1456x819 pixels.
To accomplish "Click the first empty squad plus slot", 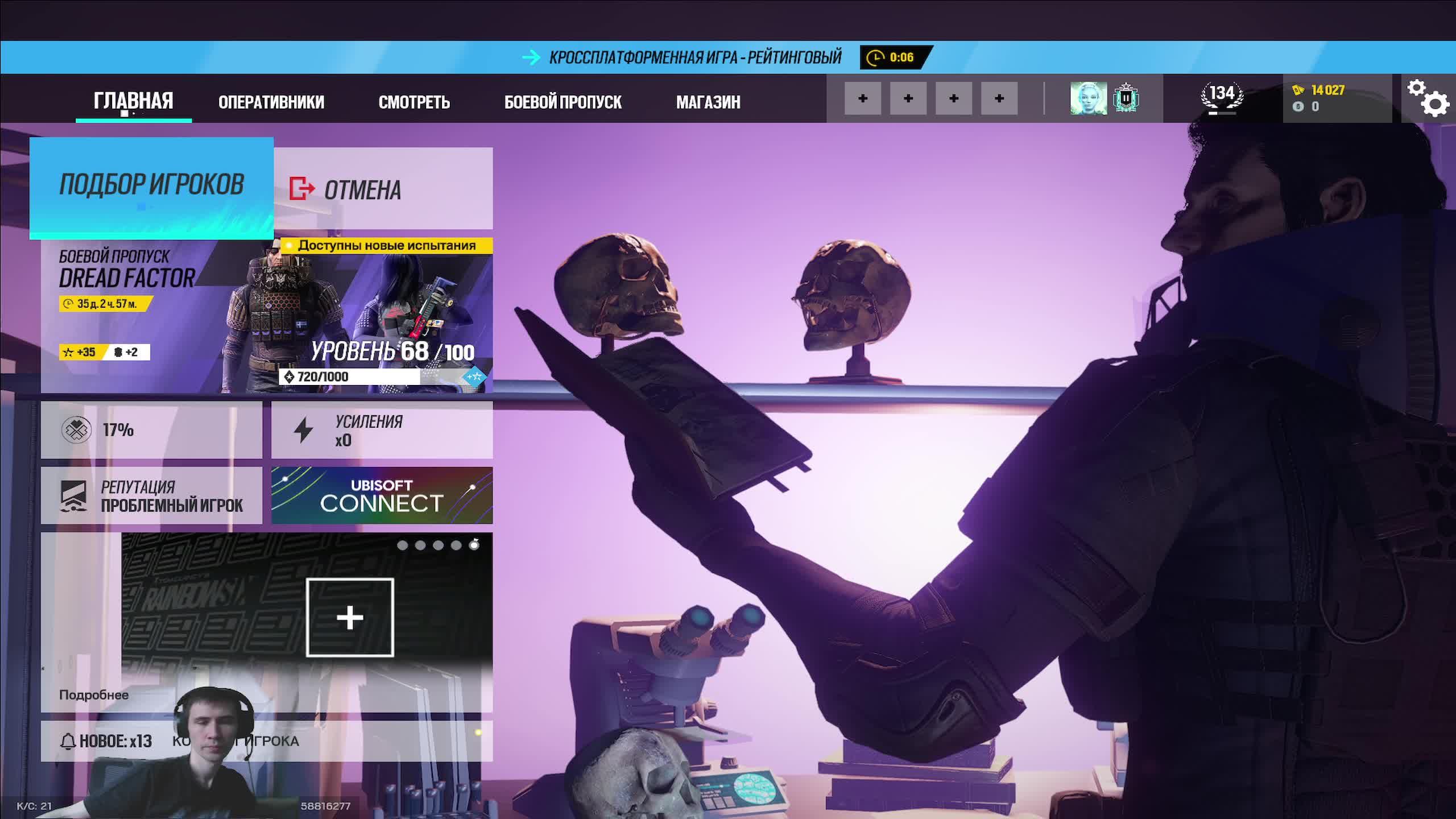I will tap(864, 98).
